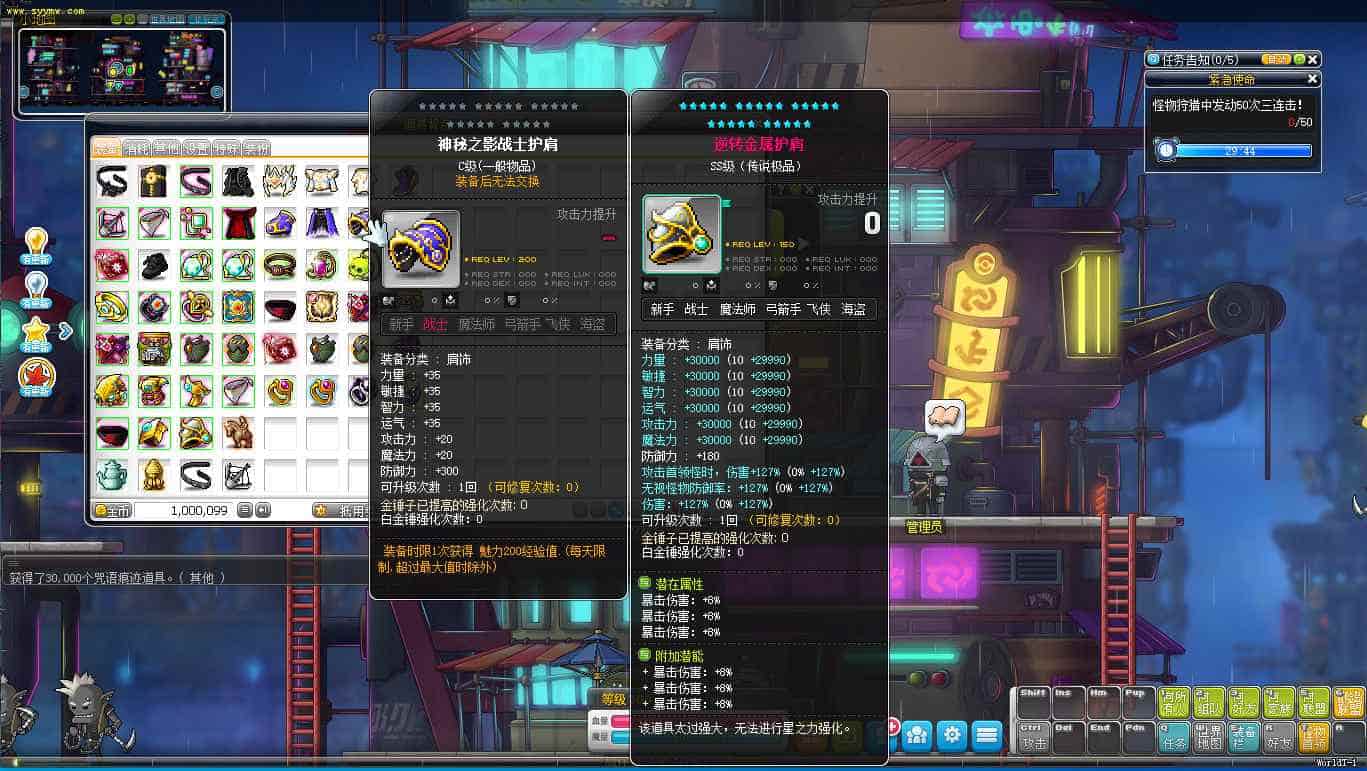Select the 特殊 inventory tab
The image size is (1367, 771).
click(x=225, y=147)
